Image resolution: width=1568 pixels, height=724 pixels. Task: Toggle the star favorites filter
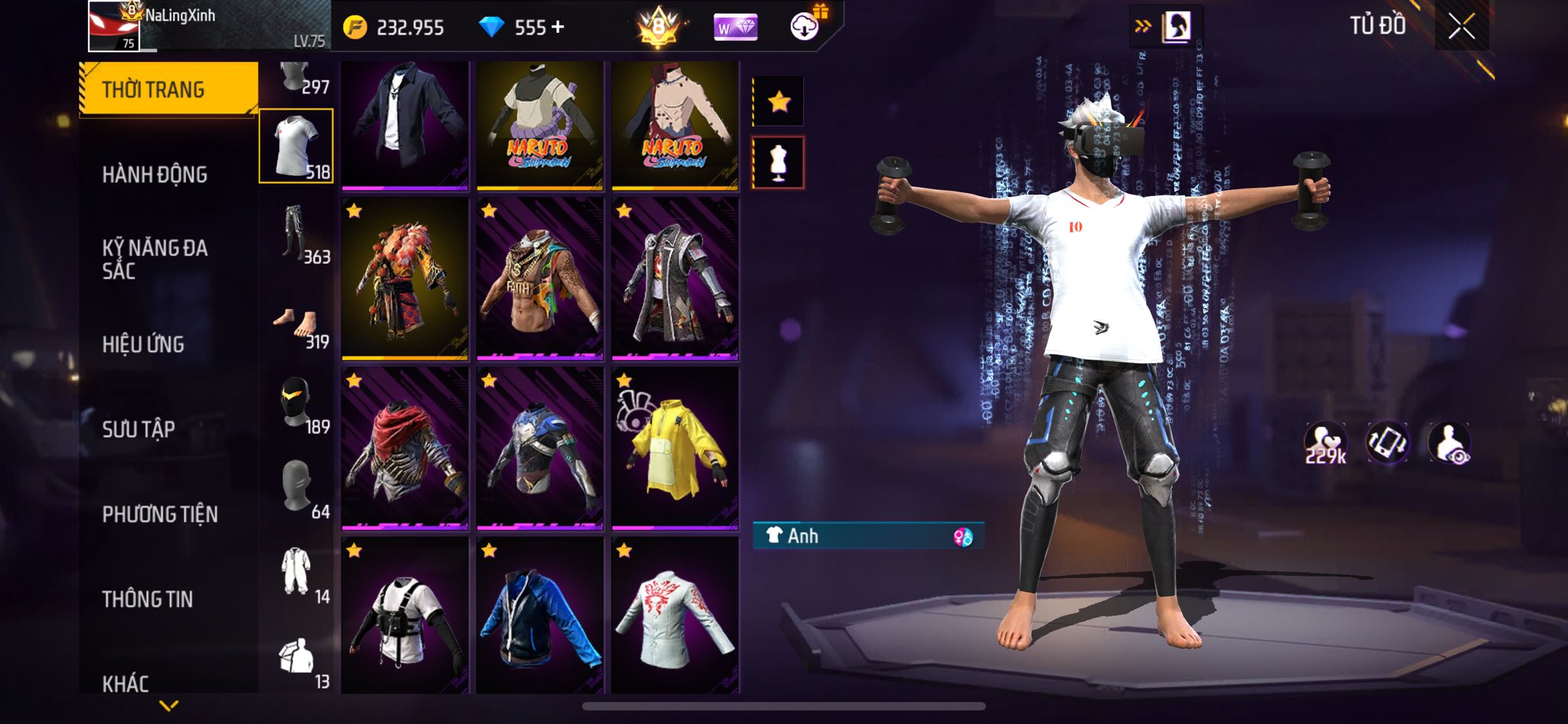(x=779, y=101)
